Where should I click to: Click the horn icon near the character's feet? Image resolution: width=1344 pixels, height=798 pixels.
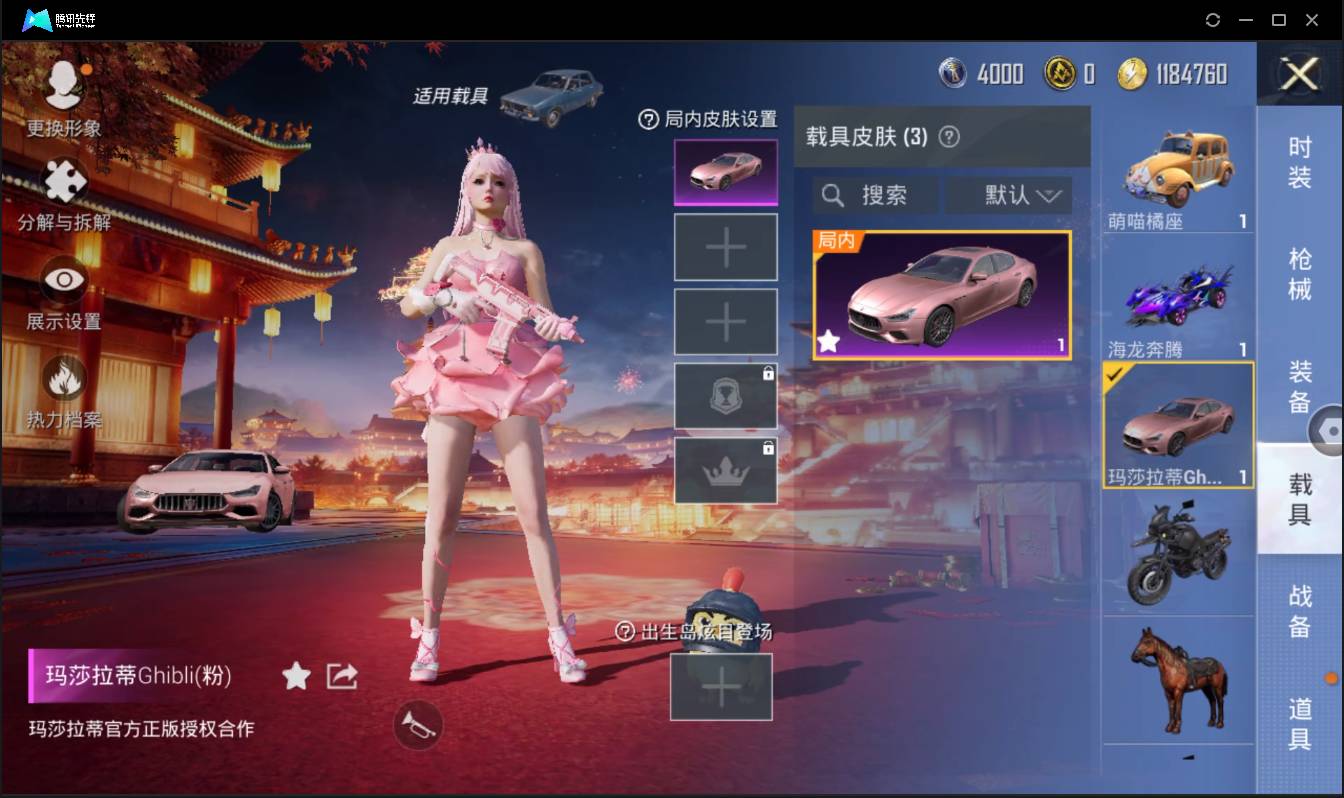pyautogui.click(x=418, y=727)
